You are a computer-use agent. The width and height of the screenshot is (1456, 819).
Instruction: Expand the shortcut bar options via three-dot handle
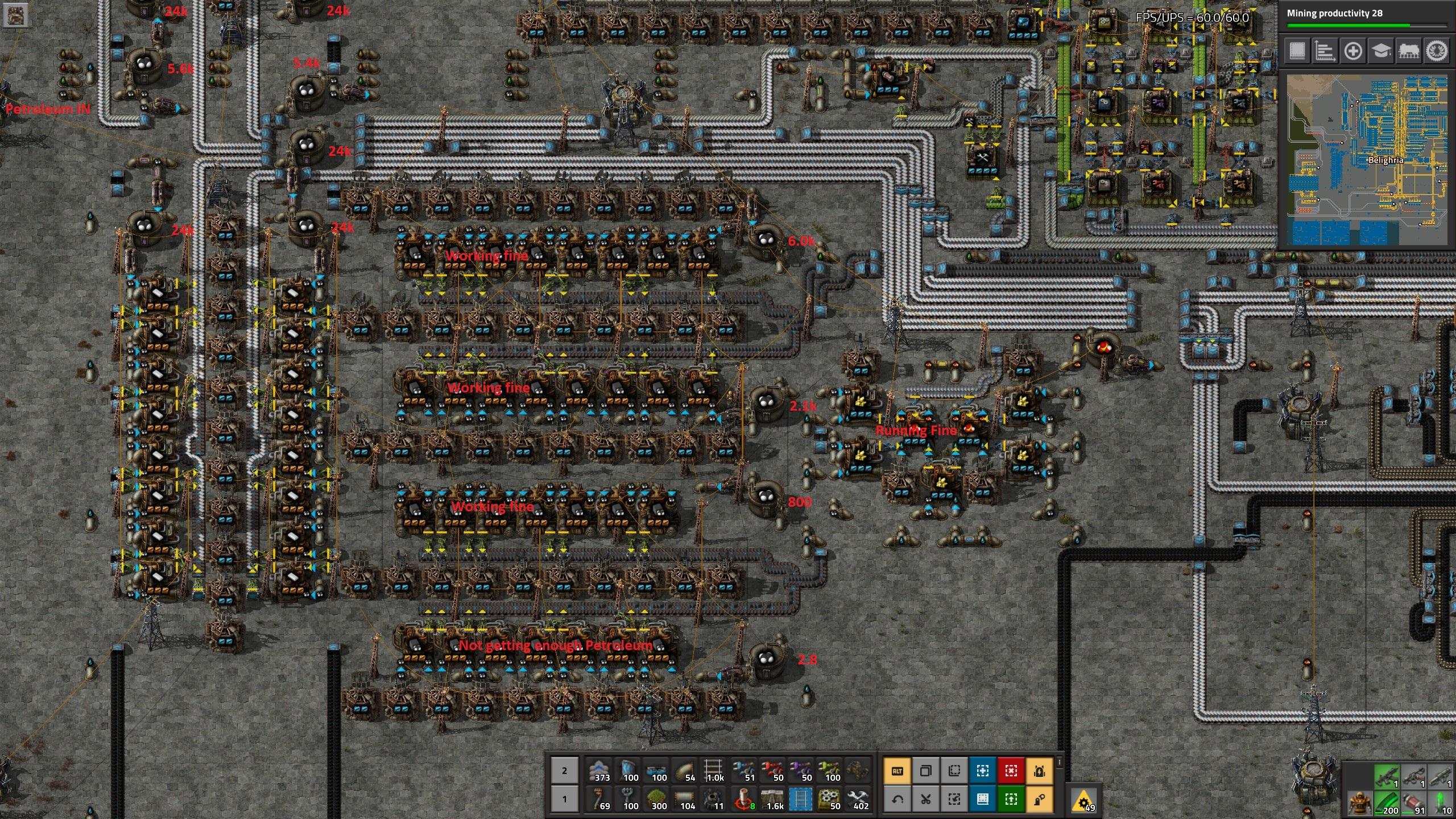[1059, 762]
